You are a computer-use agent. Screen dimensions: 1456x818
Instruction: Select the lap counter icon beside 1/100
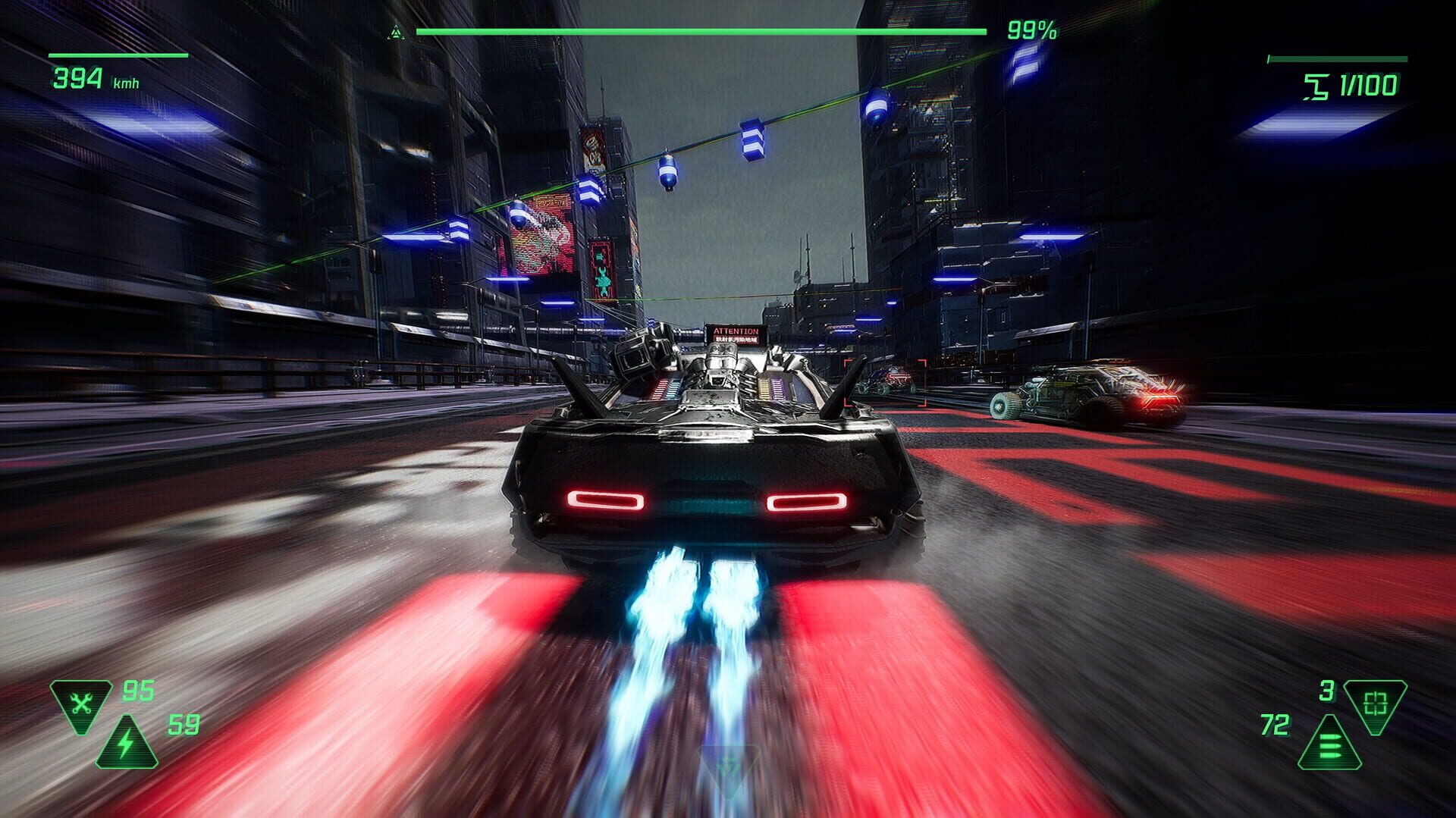coord(1316,86)
